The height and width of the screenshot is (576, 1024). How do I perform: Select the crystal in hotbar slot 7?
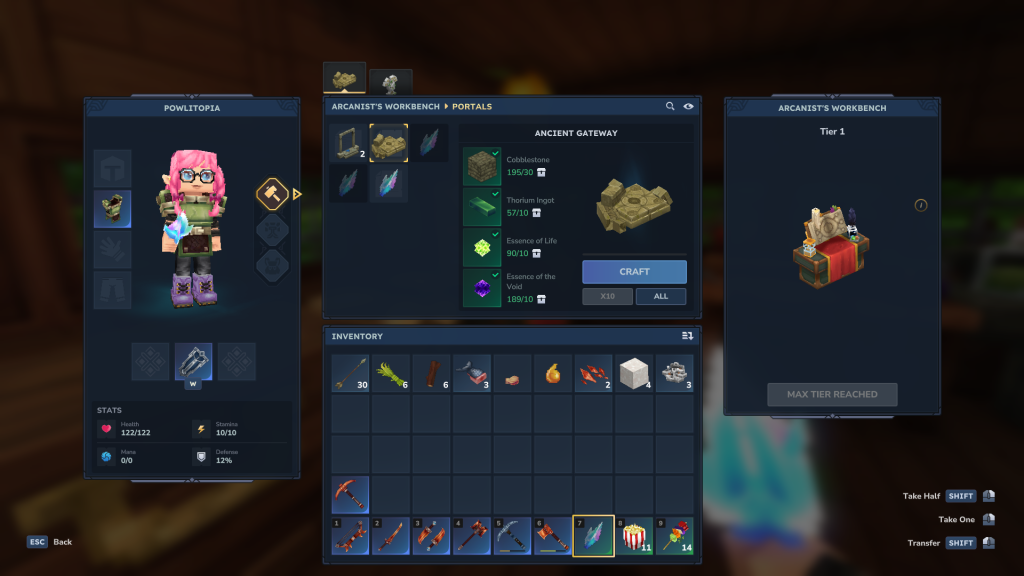click(x=593, y=536)
